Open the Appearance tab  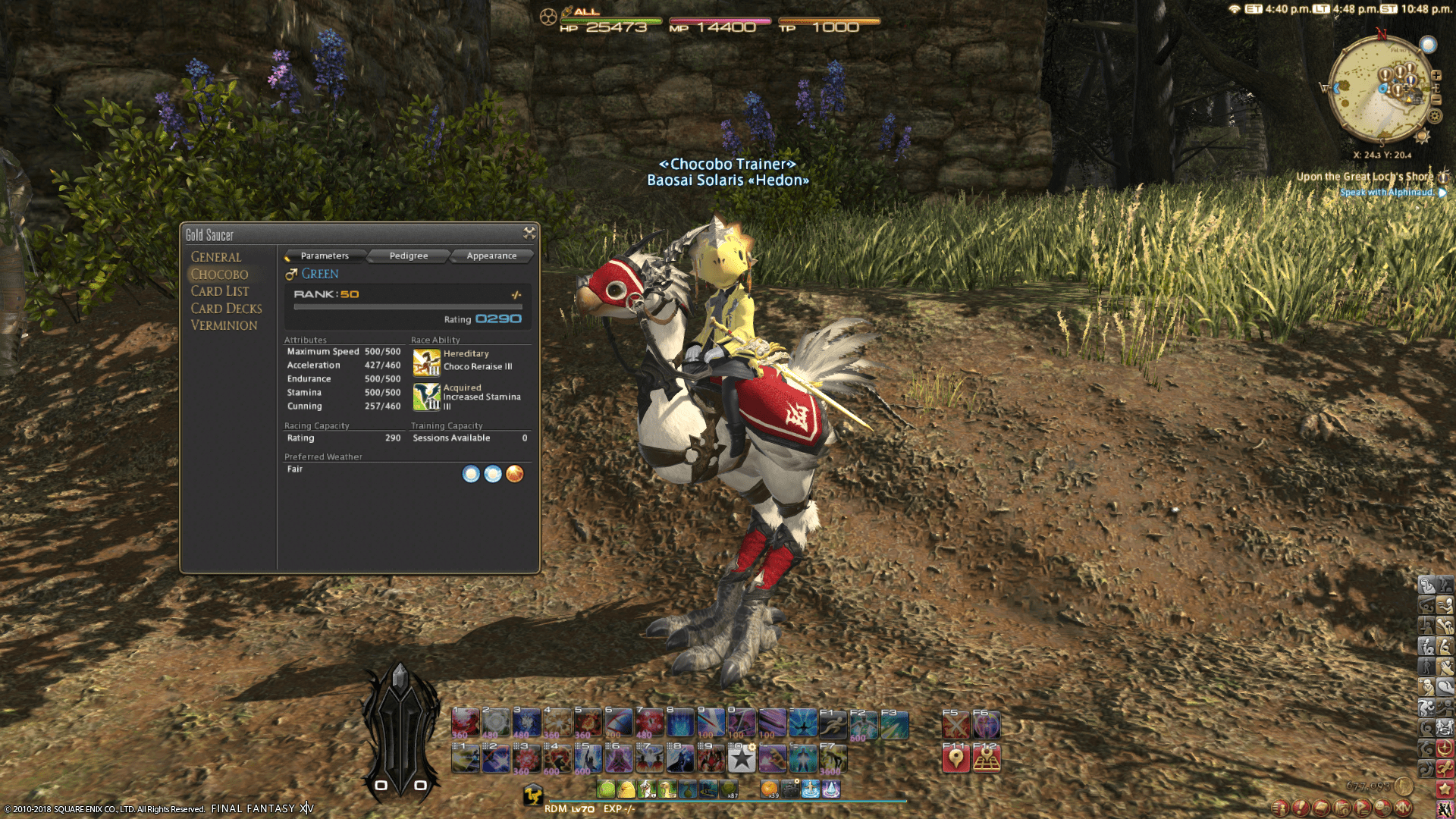[491, 256]
